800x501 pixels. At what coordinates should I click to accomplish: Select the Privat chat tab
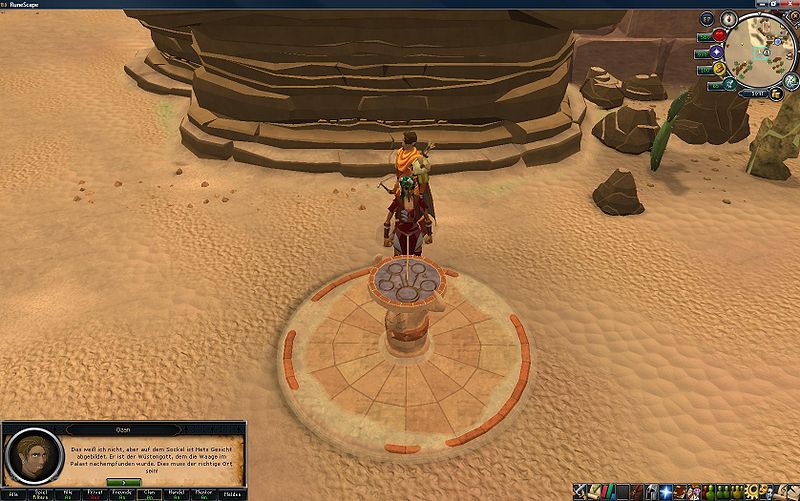(95, 492)
